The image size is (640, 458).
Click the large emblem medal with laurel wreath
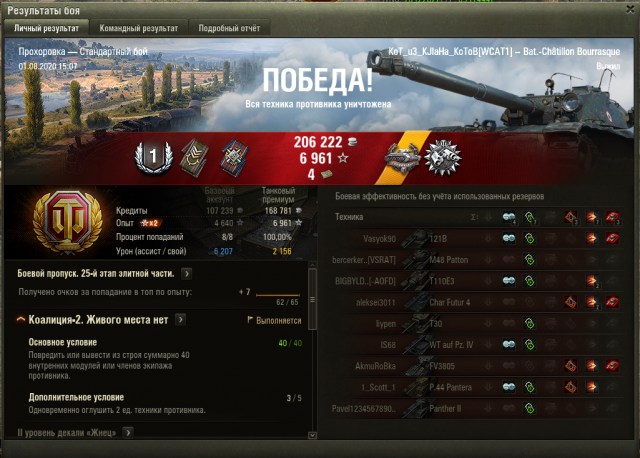[441, 156]
